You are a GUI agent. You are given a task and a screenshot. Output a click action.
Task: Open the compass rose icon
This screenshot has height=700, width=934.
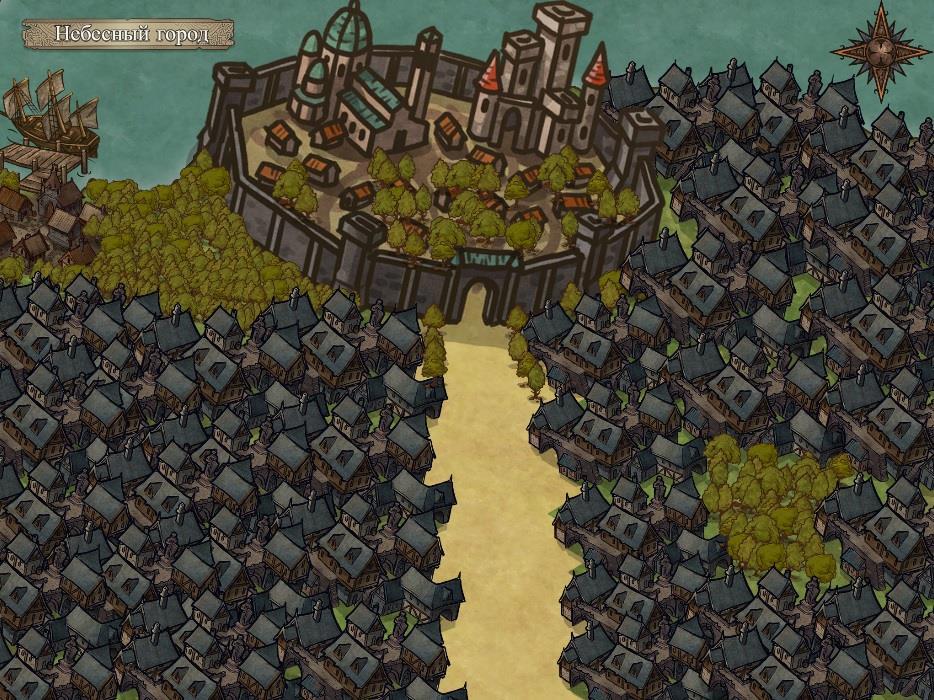[x=879, y=50]
